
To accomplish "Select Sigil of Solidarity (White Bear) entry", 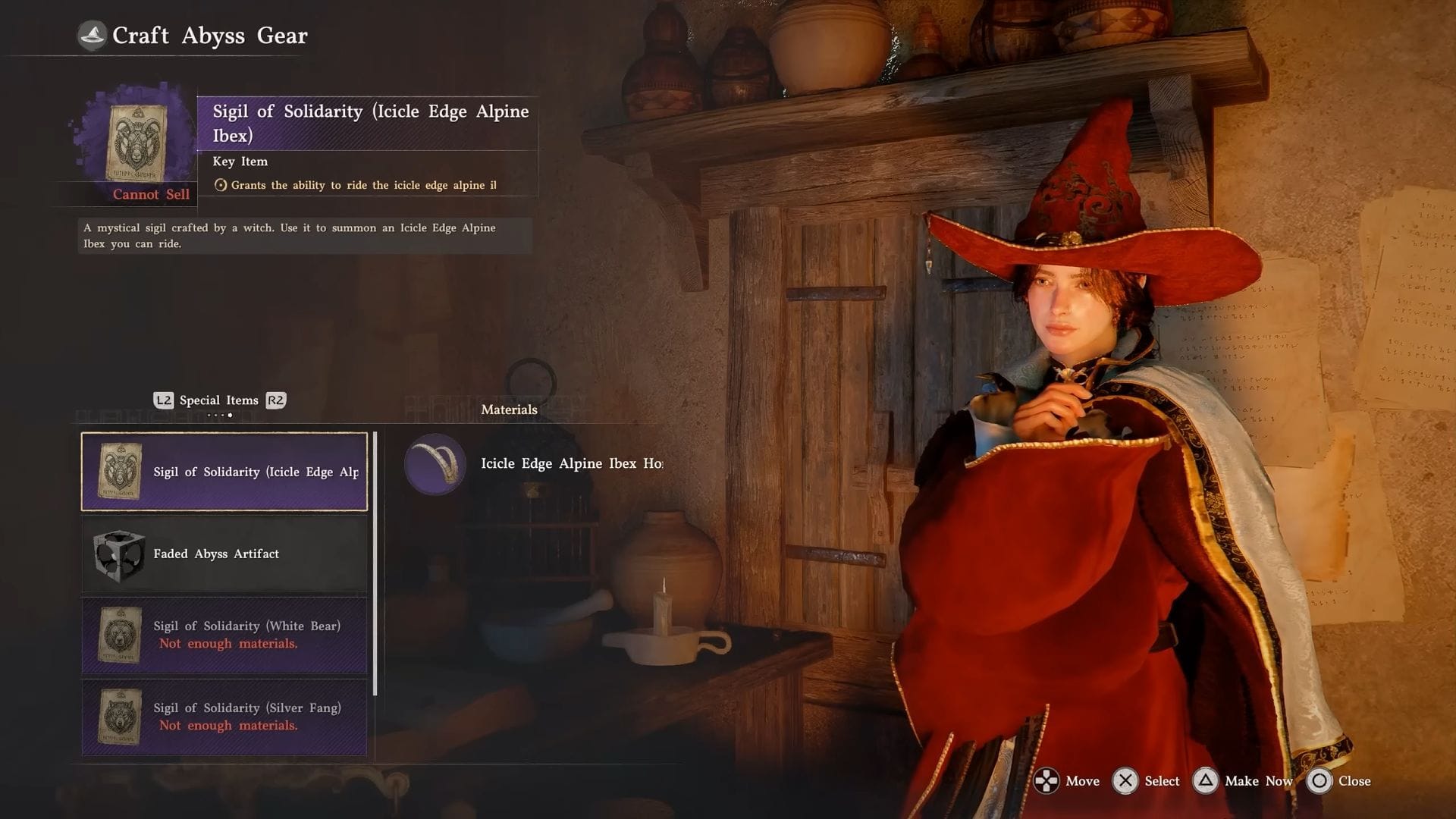I will [x=224, y=635].
